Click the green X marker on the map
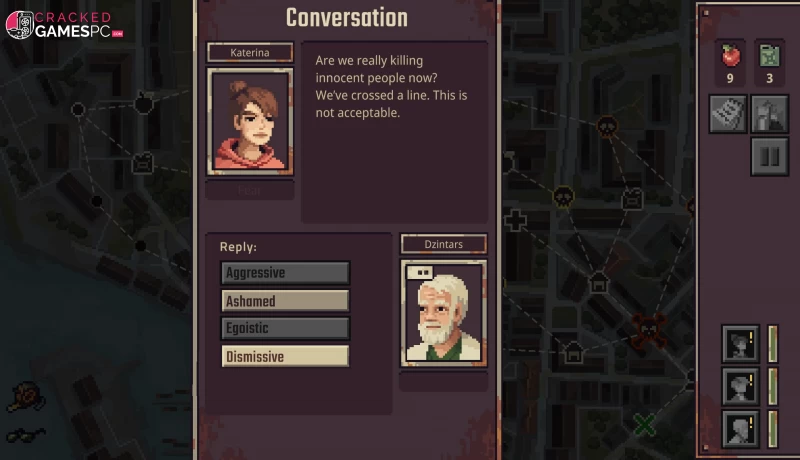Screen dimensions: 800x460 point(645,424)
